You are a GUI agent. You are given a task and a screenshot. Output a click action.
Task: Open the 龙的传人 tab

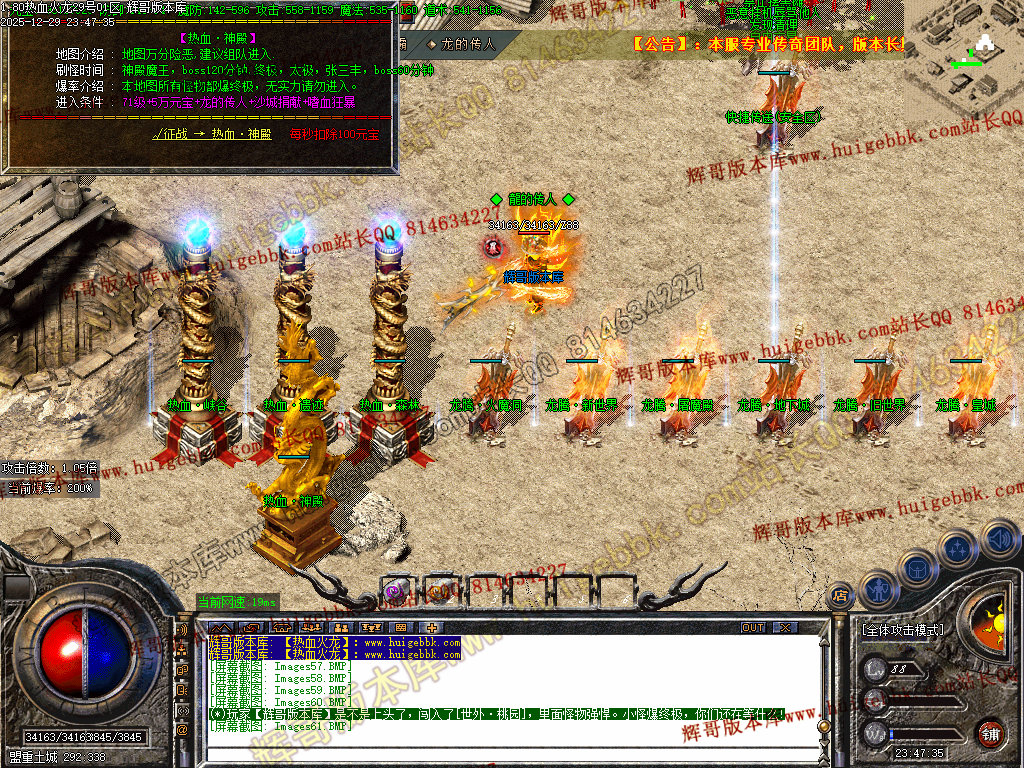click(461, 44)
